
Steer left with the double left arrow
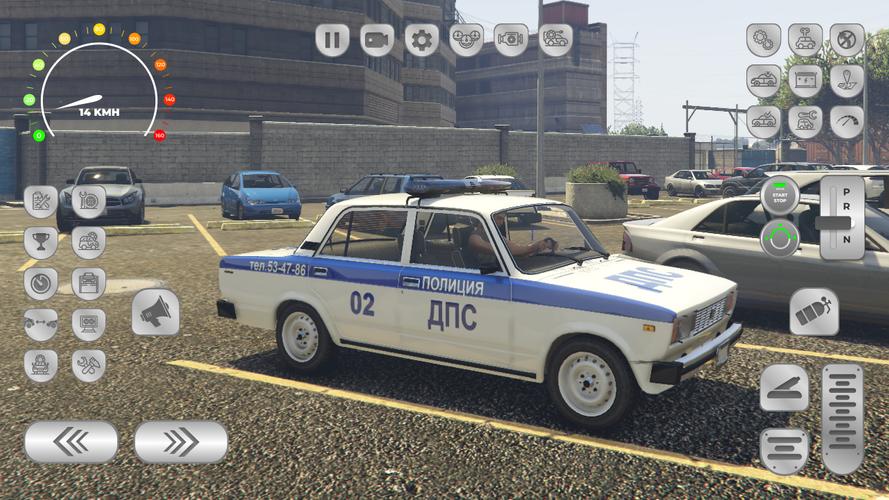point(71,441)
